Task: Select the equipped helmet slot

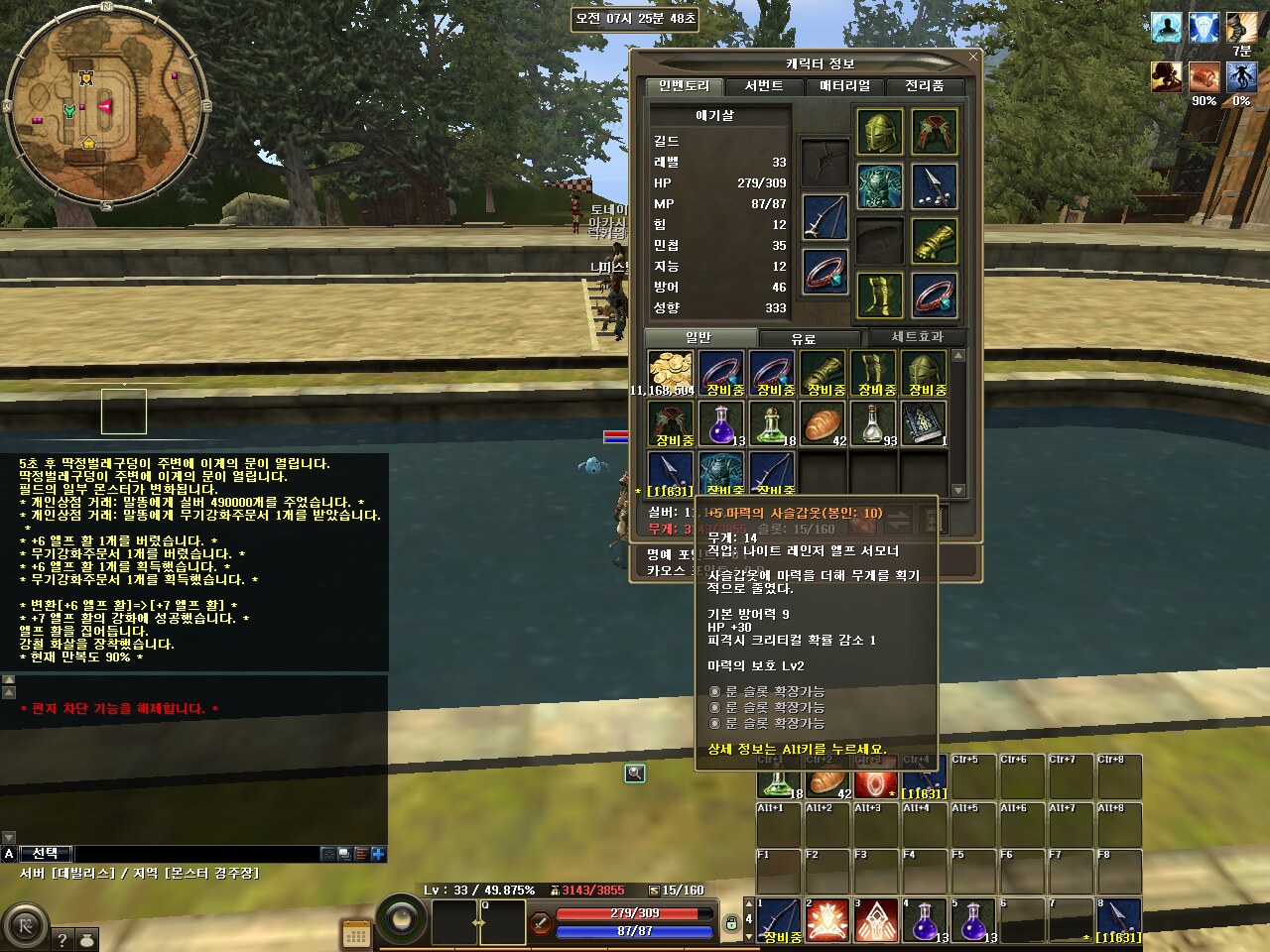Action: [x=879, y=132]
